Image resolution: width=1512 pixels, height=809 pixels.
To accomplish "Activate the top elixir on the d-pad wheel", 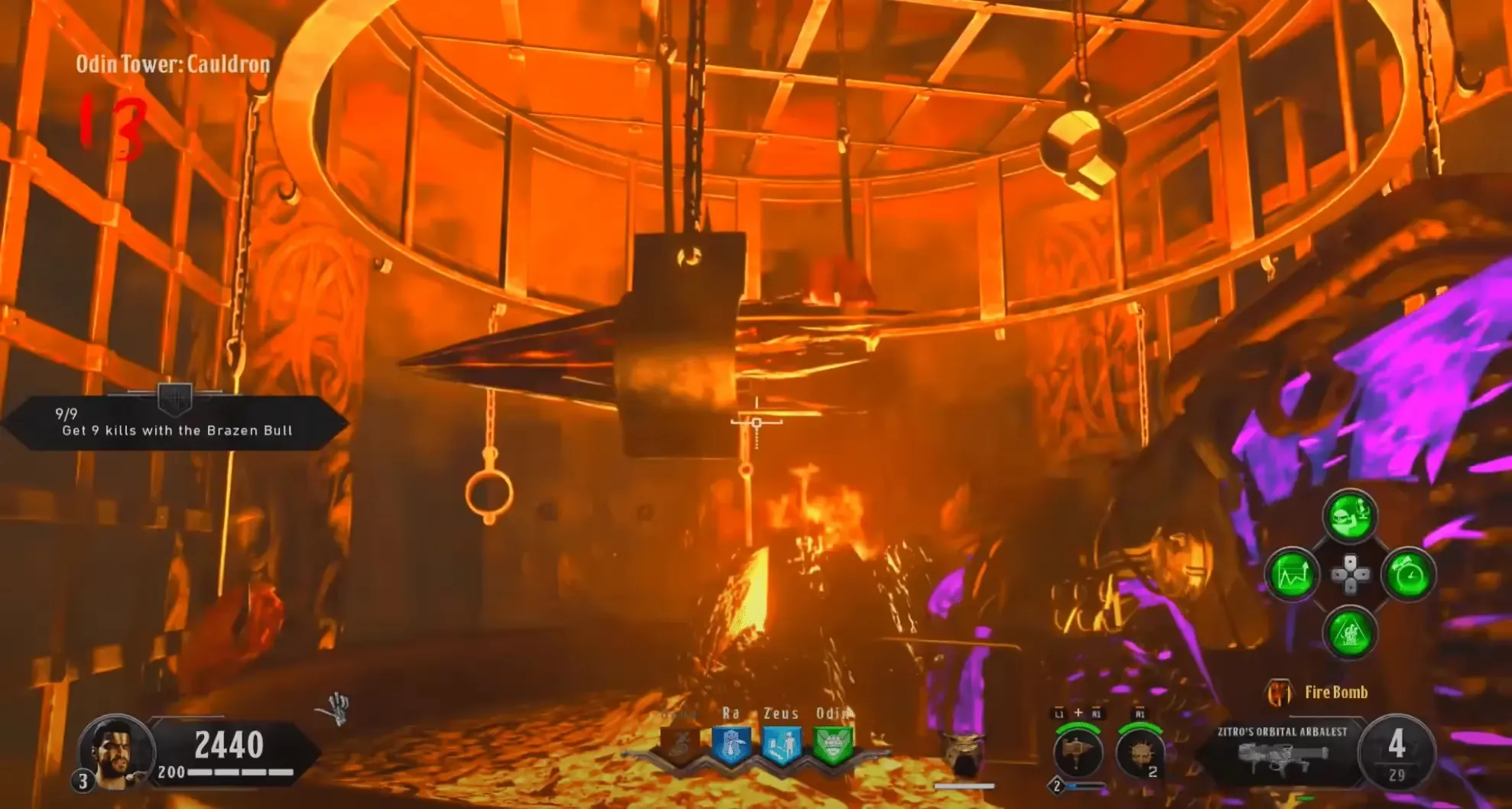I will [x=1350, y=516].
